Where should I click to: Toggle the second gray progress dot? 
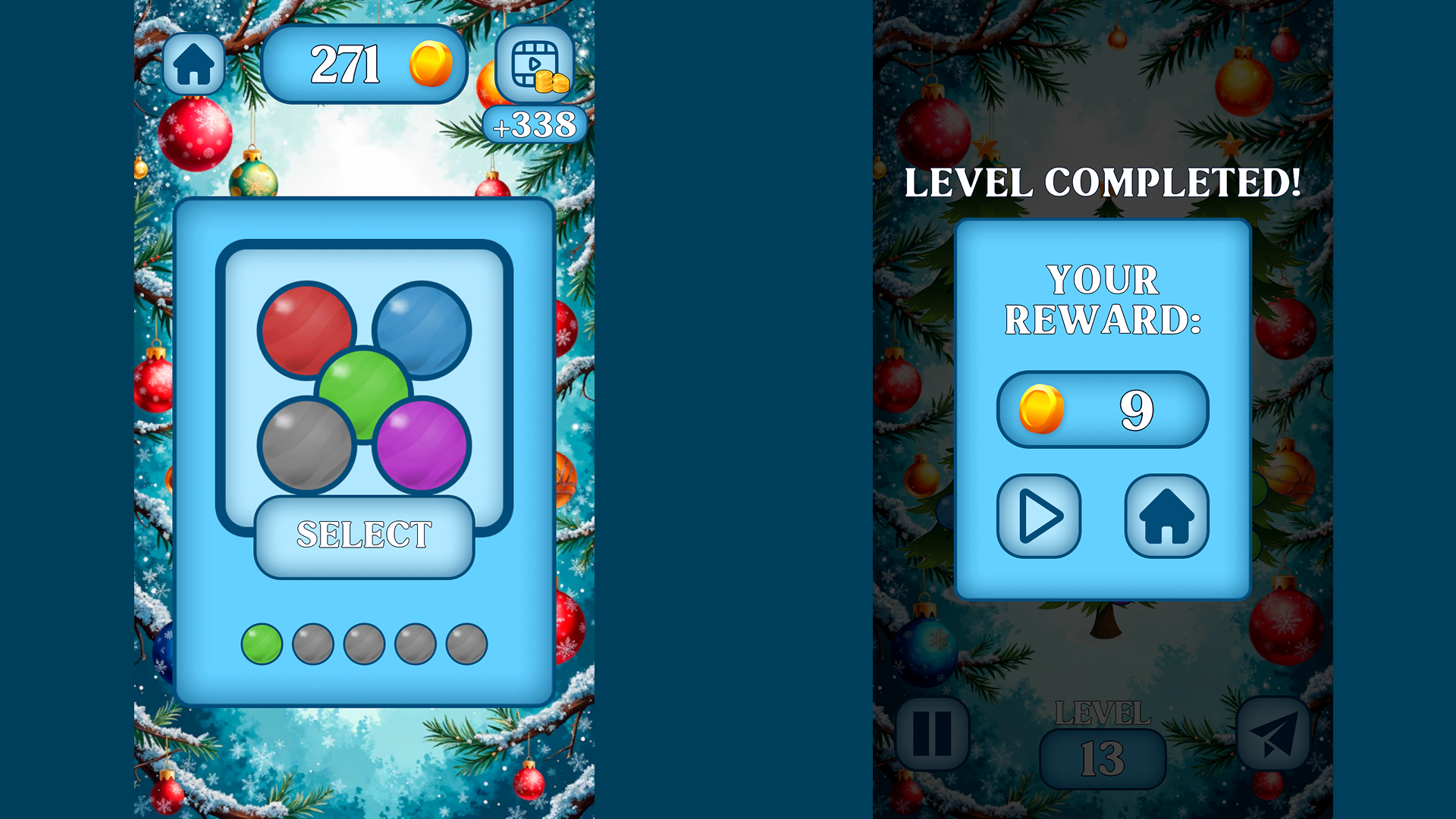point(312,642)
